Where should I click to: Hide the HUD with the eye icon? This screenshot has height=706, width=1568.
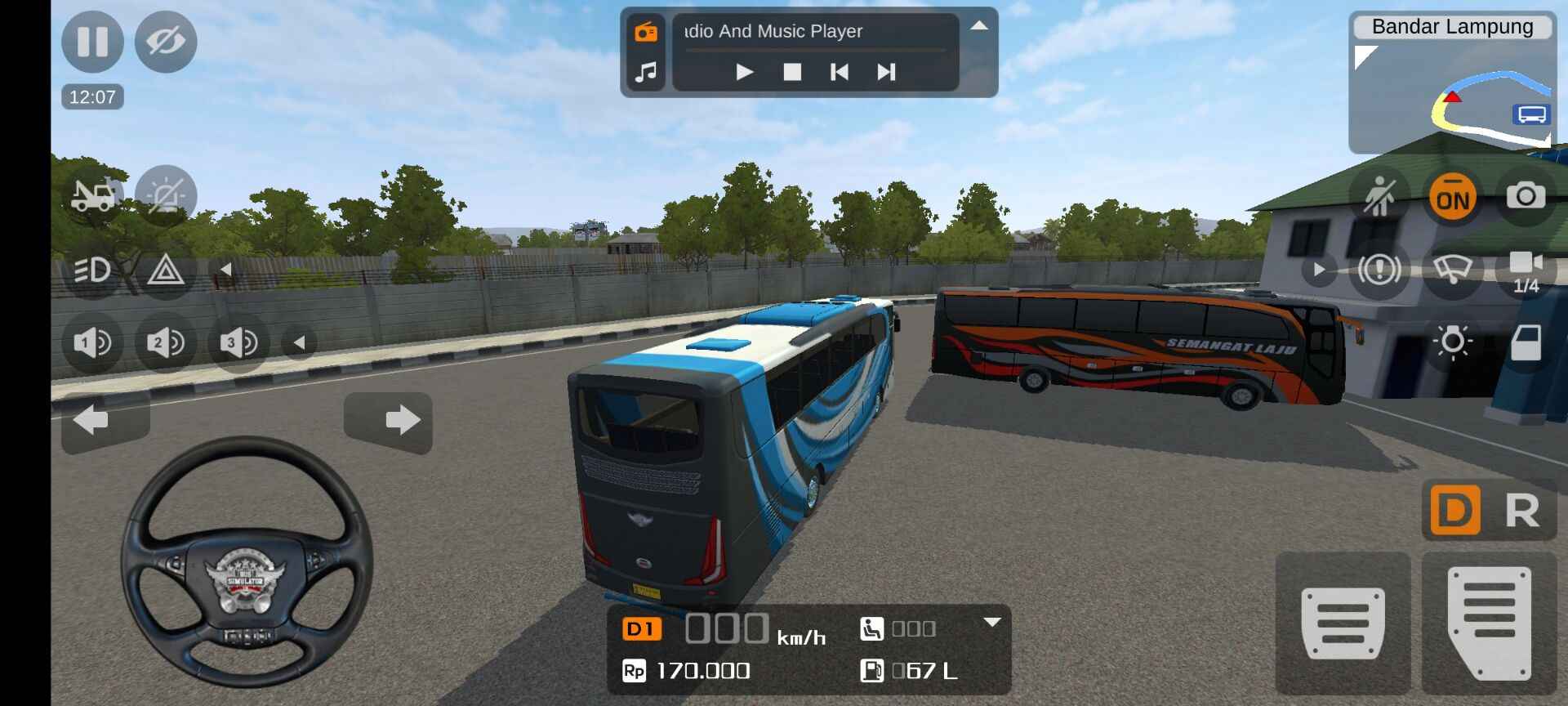pos(166,41)
